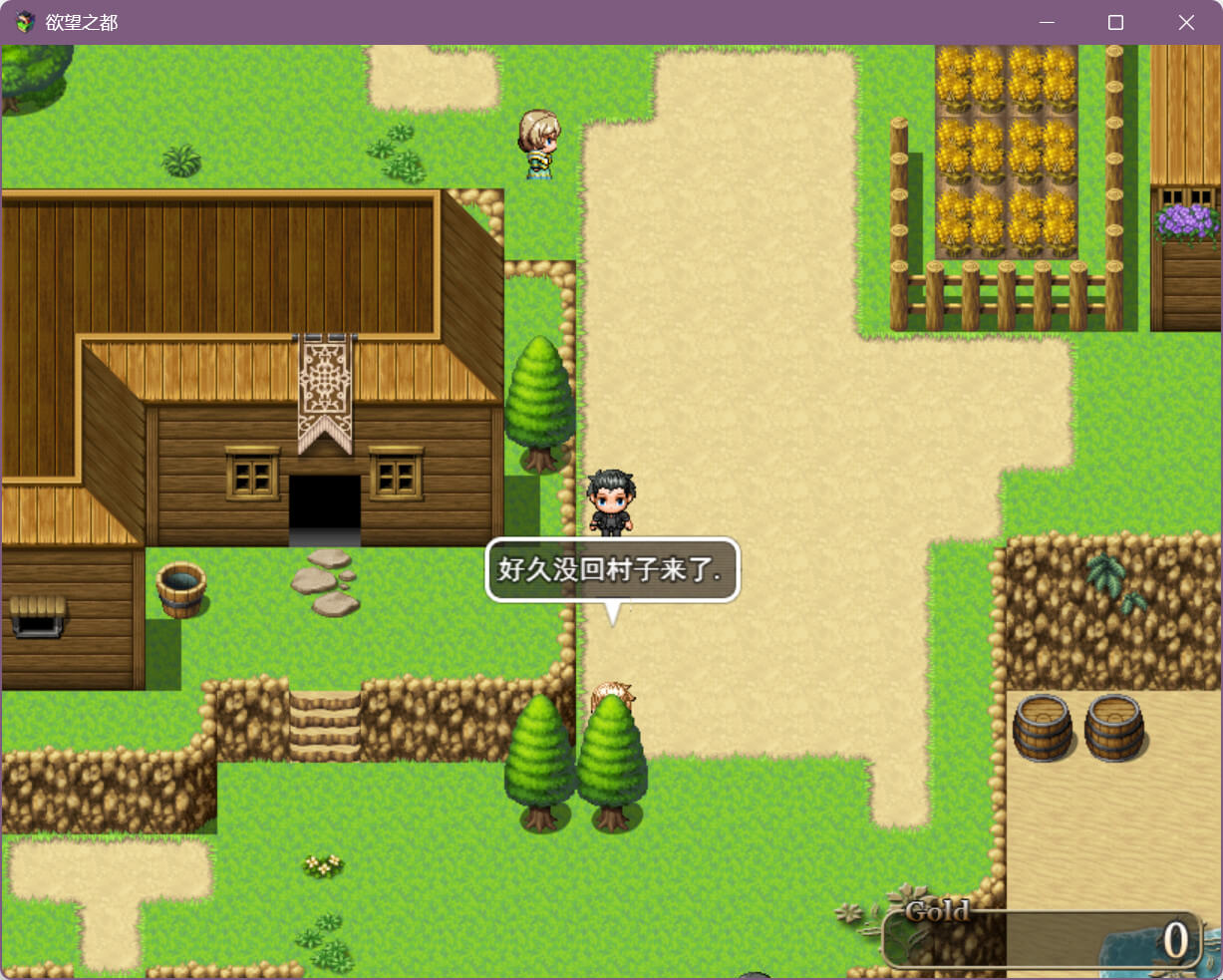The image size is (1223, 980).
Task: Close the game window
Action: (1185, 22)
